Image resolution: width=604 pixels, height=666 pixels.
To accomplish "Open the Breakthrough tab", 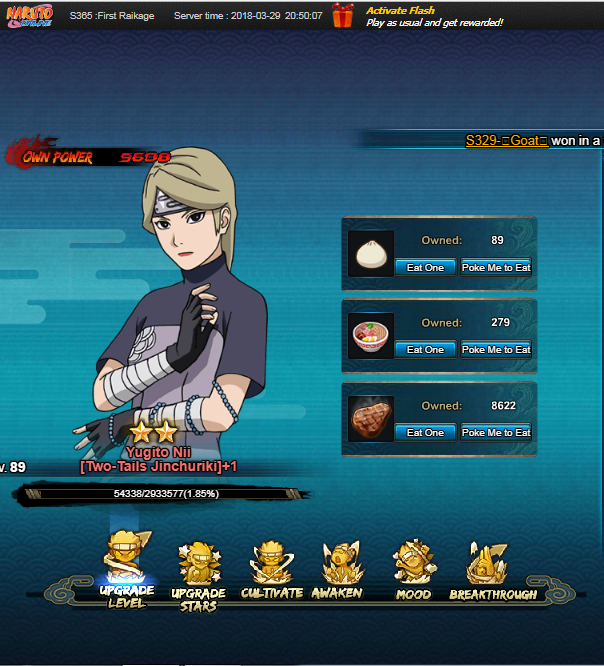I will 492,572.
